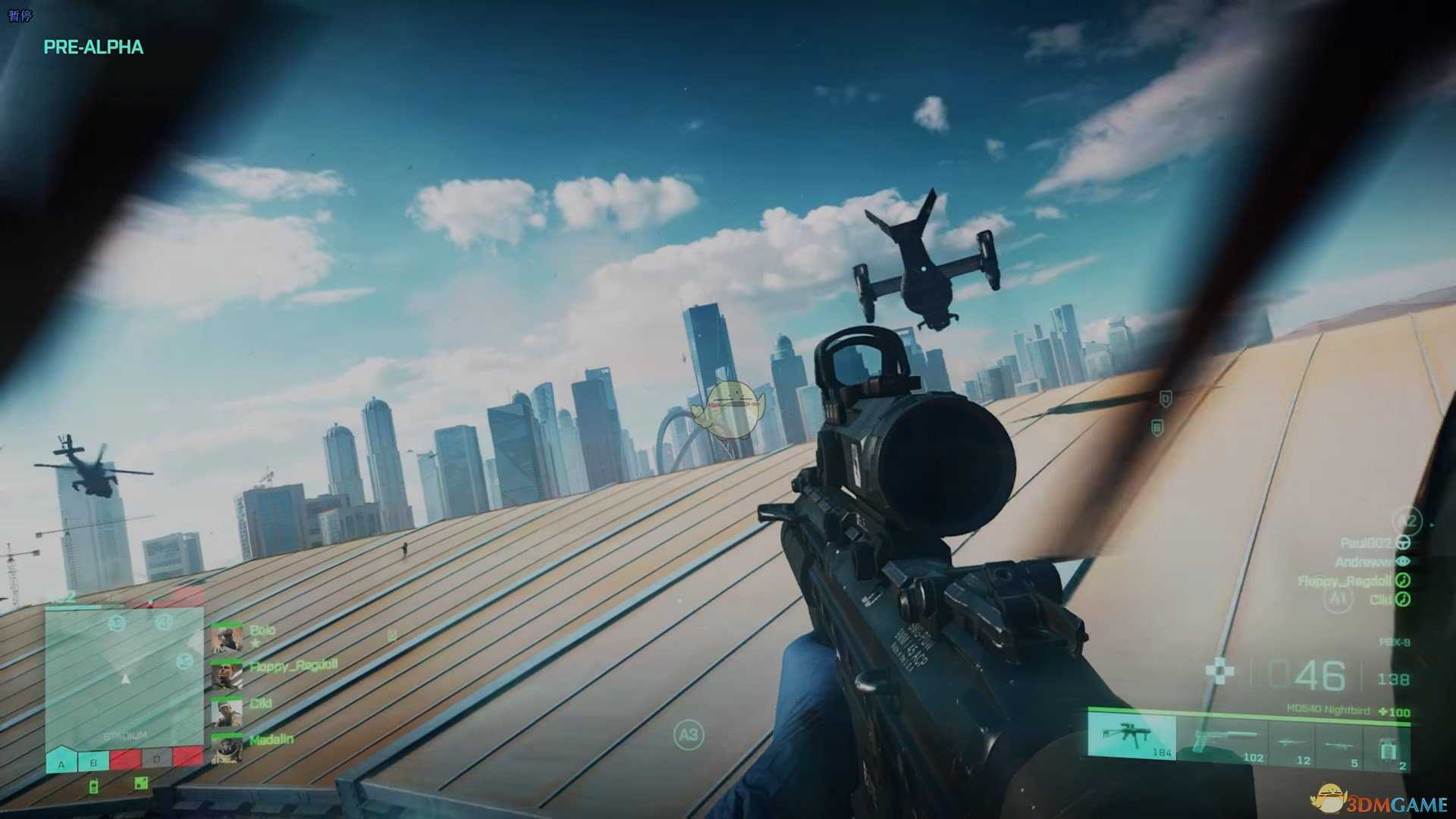Image resolution: width=1456 pixels, height=819 pixels.
Task: Select objective B capture flag
Action: (93, 759)
